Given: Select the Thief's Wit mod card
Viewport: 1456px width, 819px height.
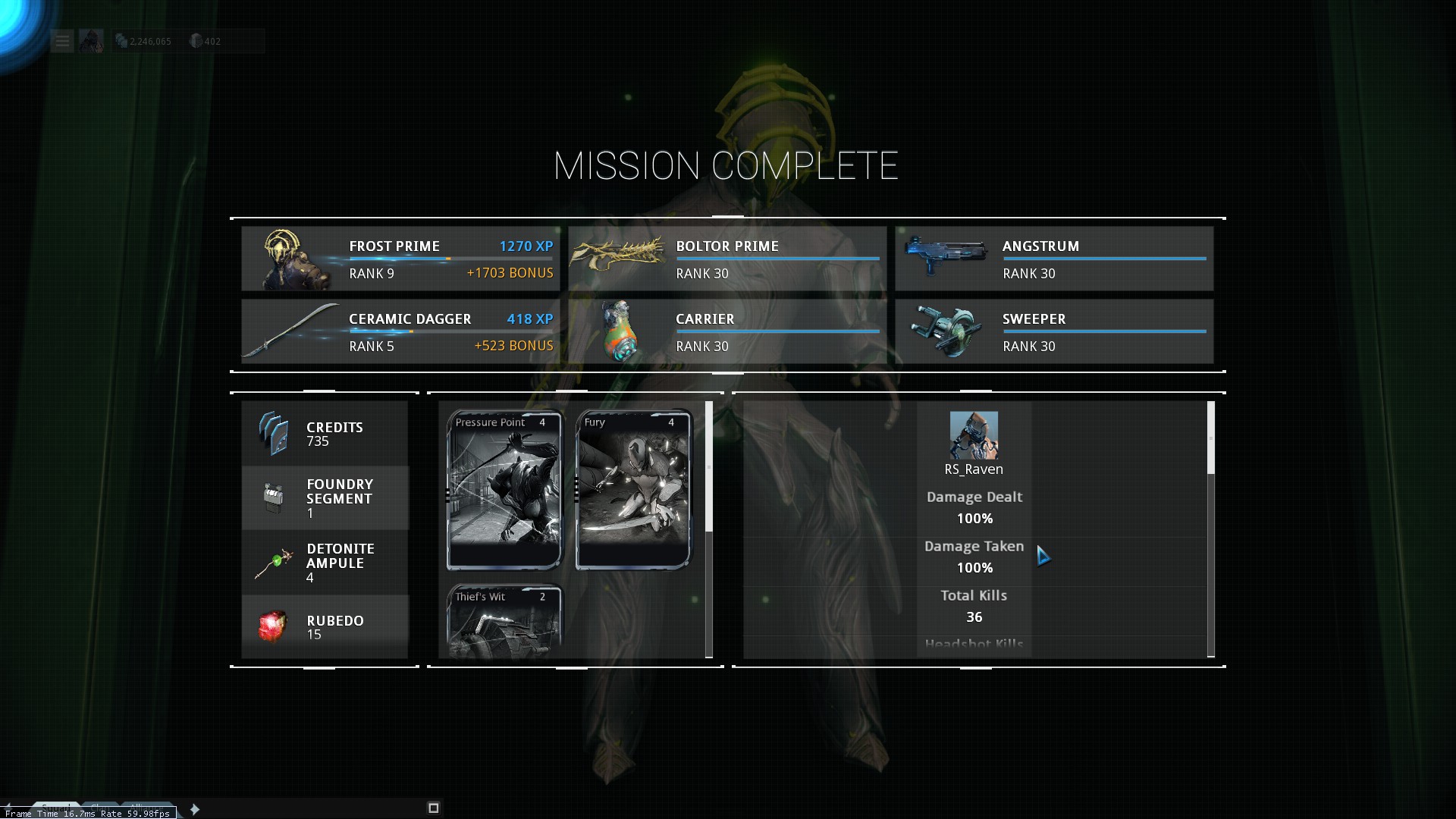Looking at the screenshot, I should tap(504, 620).
